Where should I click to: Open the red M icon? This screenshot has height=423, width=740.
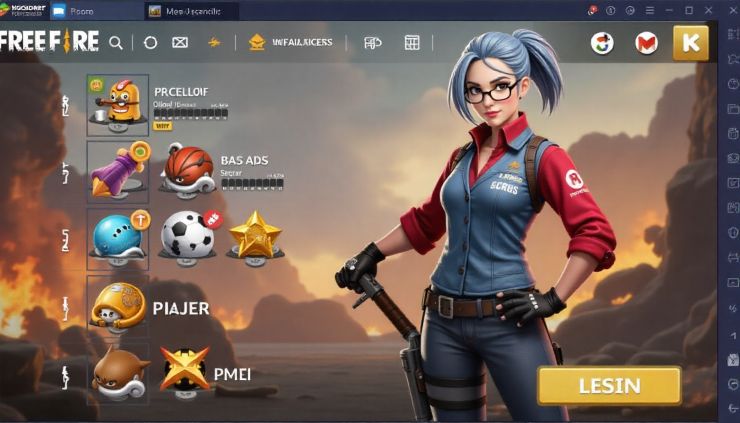(646, 43)
